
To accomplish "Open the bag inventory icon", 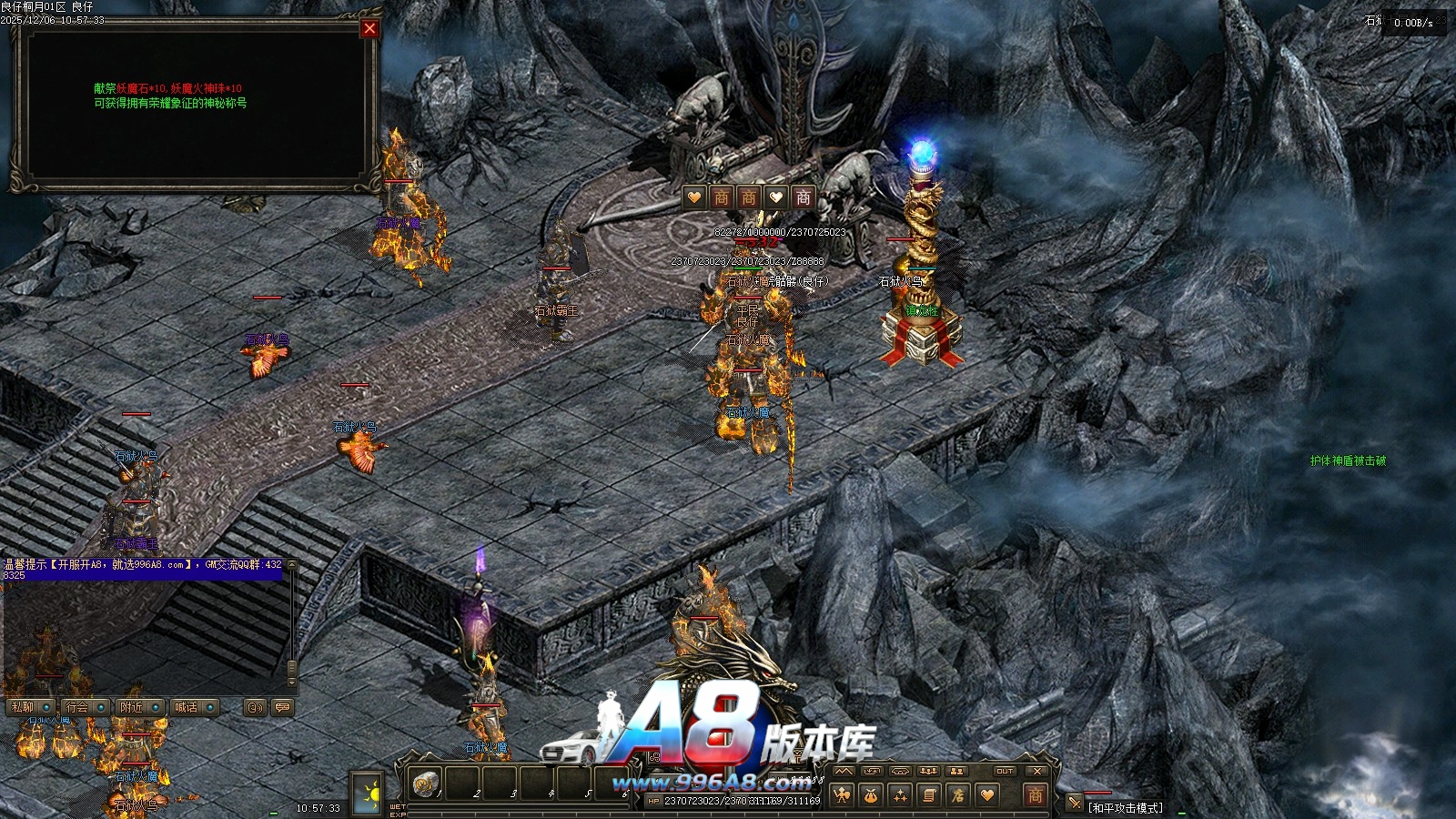I will [871, 795].
